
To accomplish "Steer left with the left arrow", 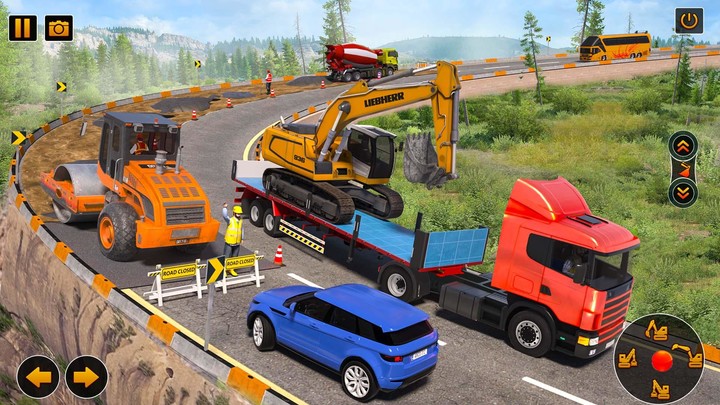I will (x=38, y=377).
